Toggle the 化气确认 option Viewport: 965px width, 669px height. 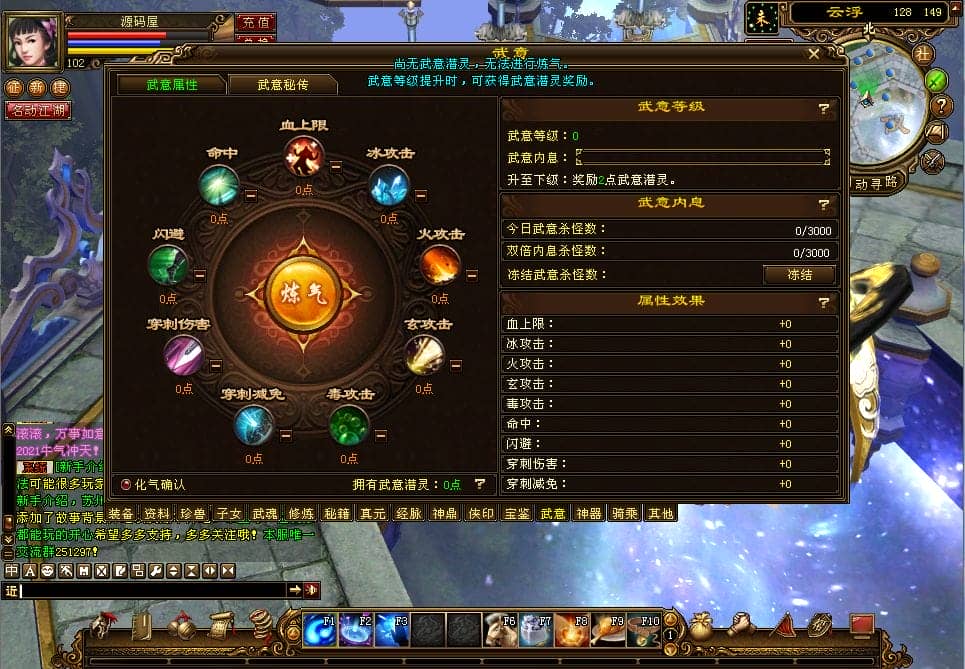pos(126,484)
